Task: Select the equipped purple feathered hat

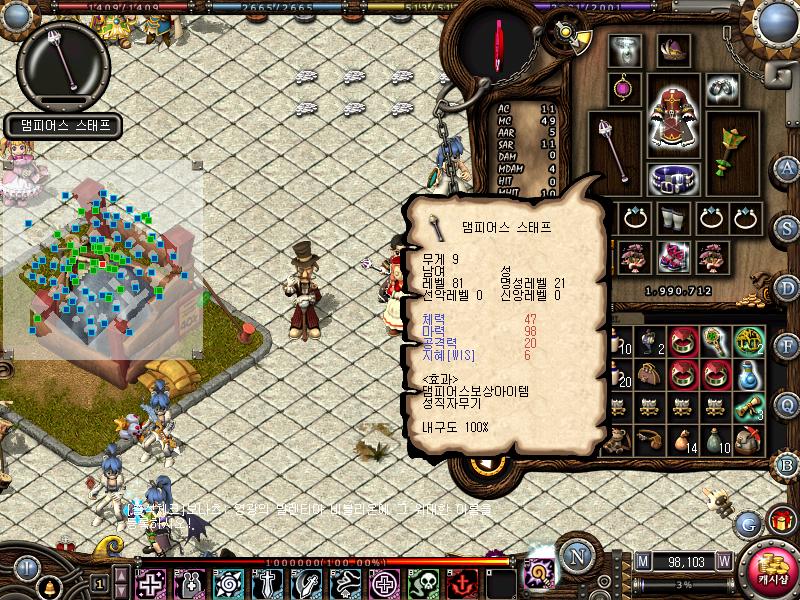Action: 673,49
